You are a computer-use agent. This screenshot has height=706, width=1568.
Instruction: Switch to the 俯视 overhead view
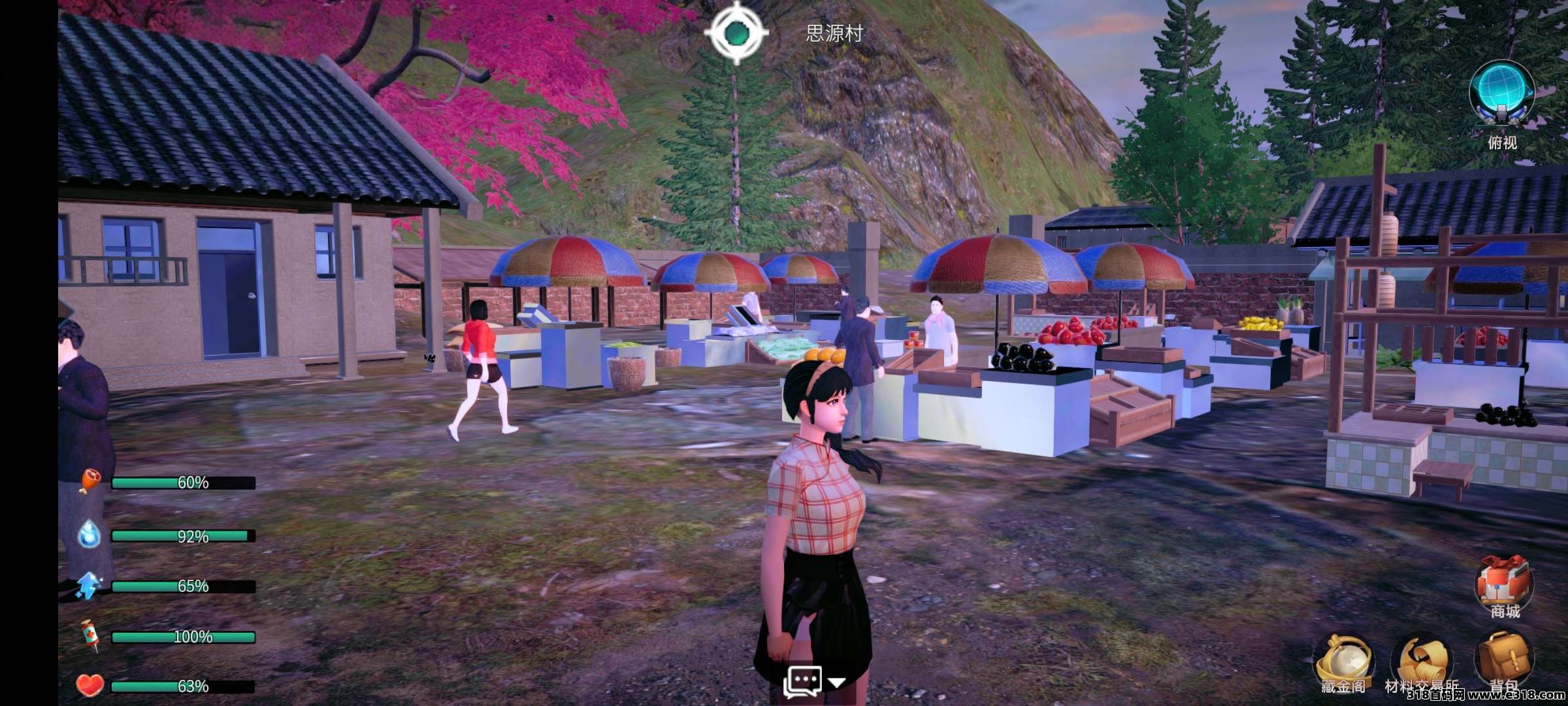pos(1501,99)
